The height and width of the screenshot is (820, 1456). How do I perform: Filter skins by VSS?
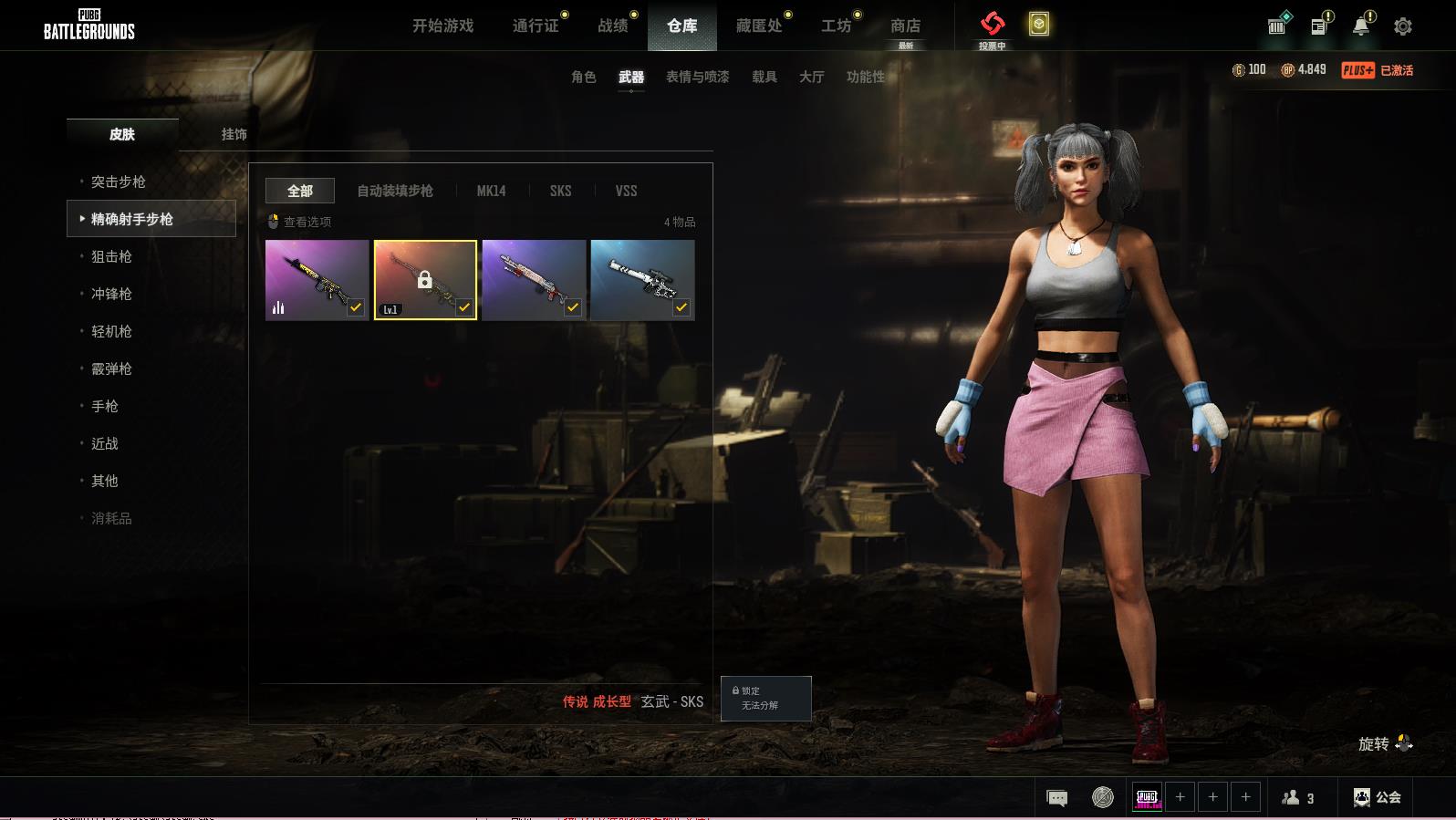[626, 191]
